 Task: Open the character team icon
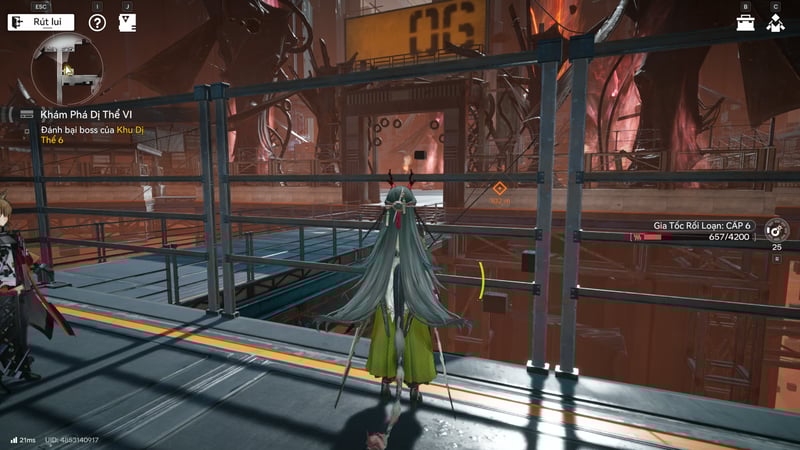tap(775, 22)
